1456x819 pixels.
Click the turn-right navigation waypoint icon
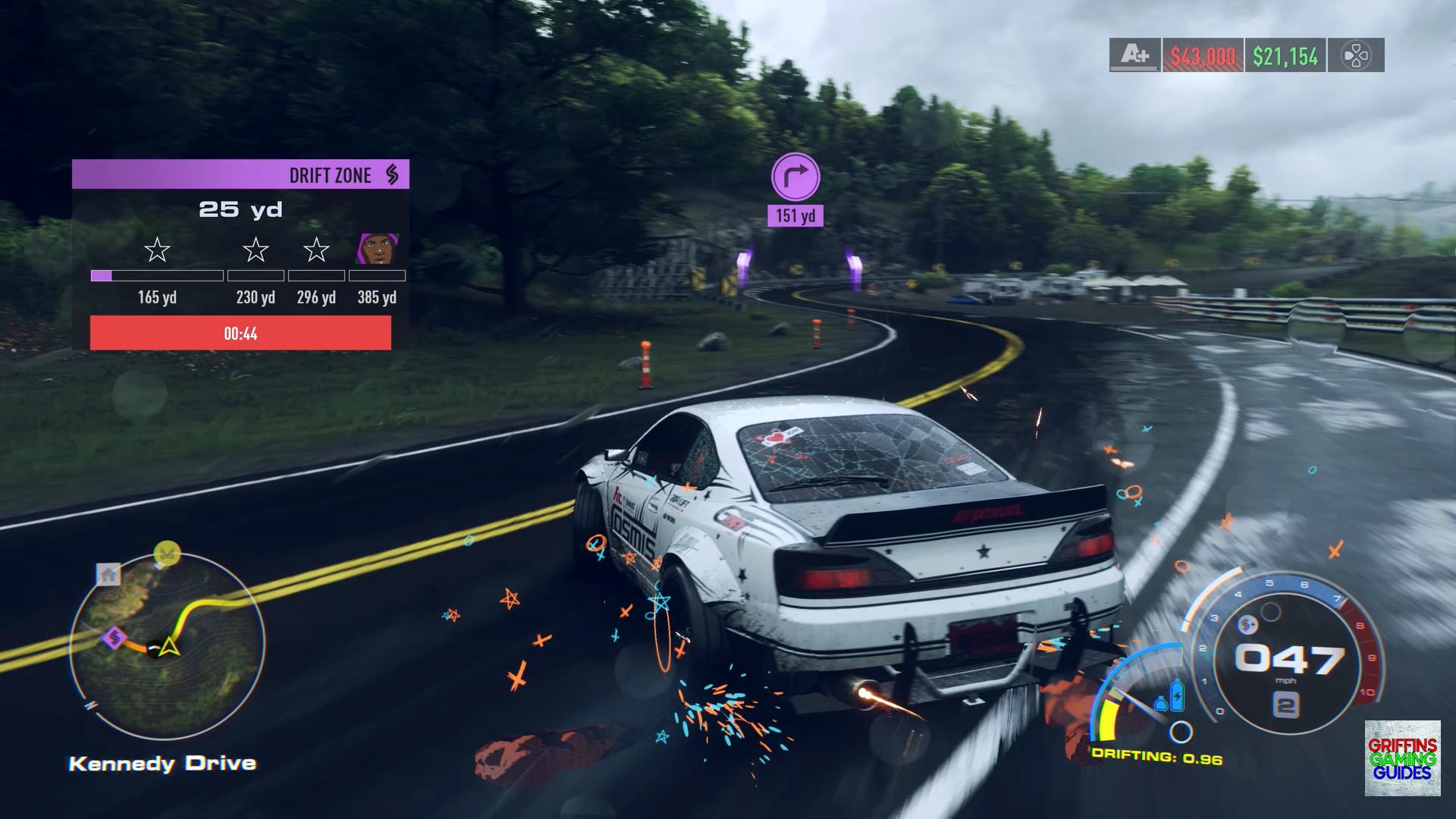[x=795, y=177]
